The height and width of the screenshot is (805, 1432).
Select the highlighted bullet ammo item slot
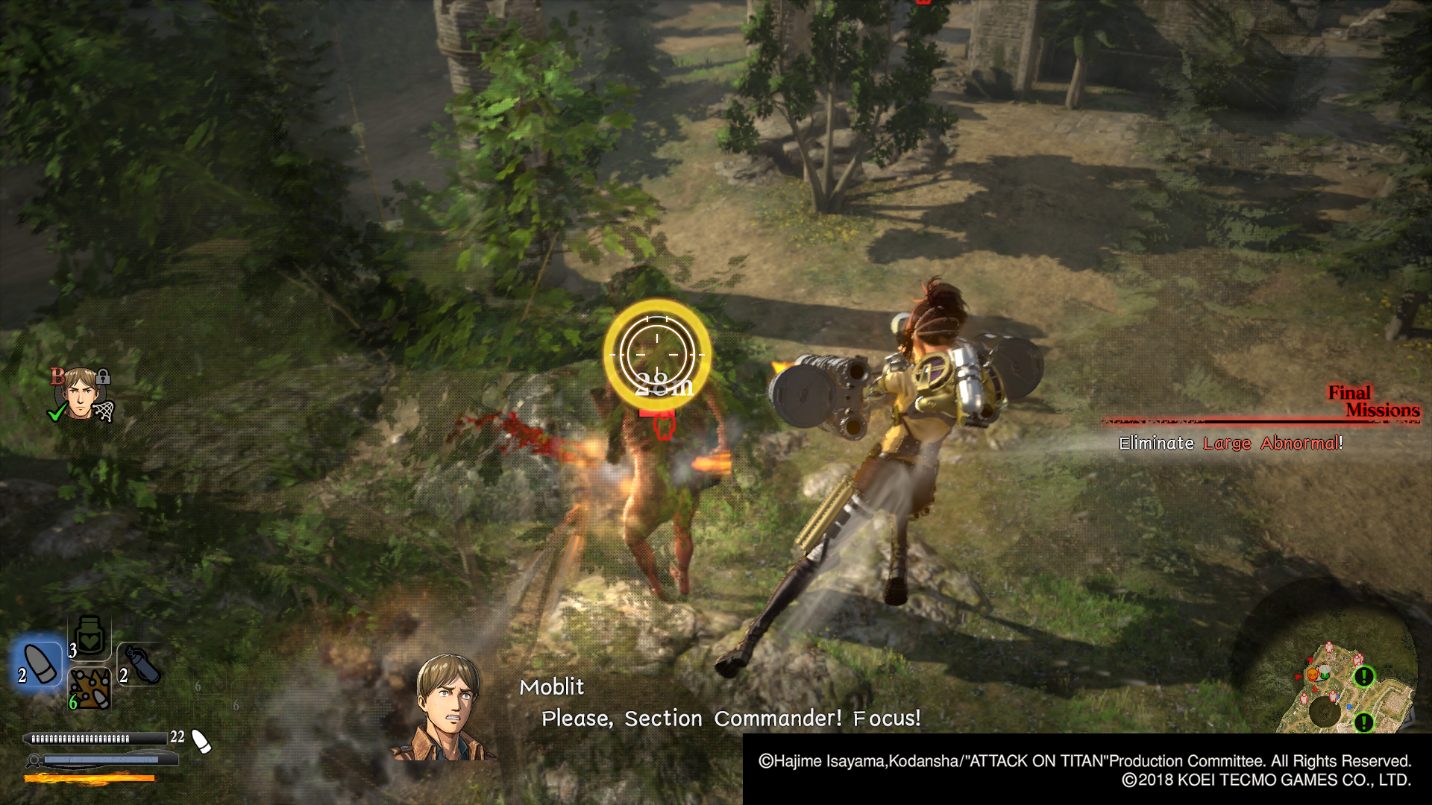tap(40, 663)
